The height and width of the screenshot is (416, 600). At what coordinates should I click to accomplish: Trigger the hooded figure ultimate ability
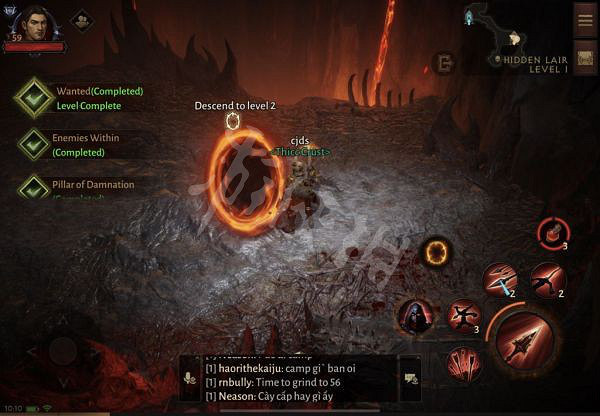coord(416,317)
